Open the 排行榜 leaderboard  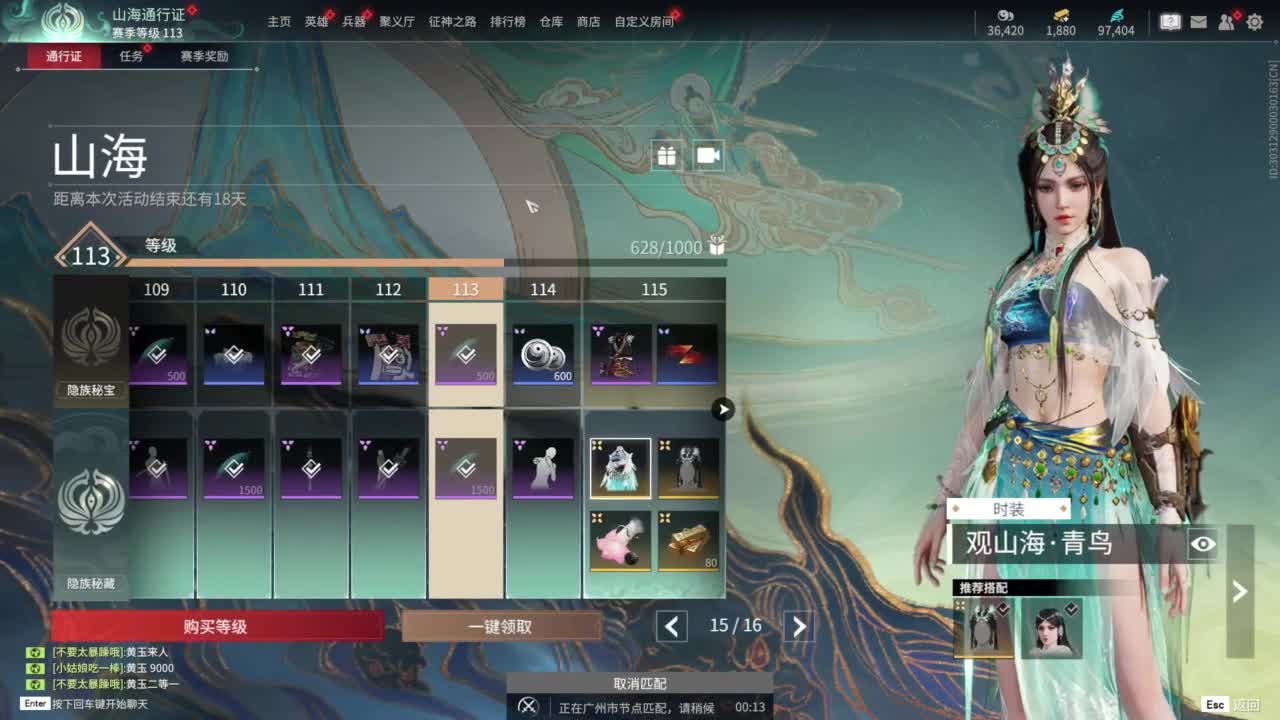click(508, 21)
